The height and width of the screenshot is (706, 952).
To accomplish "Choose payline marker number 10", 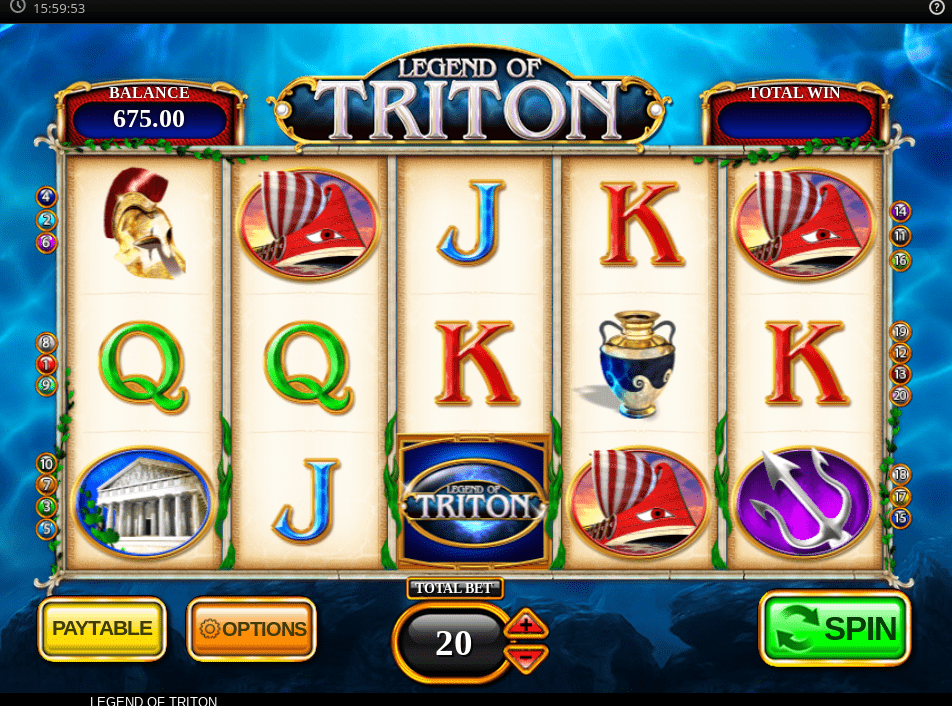I will (47, 464).
